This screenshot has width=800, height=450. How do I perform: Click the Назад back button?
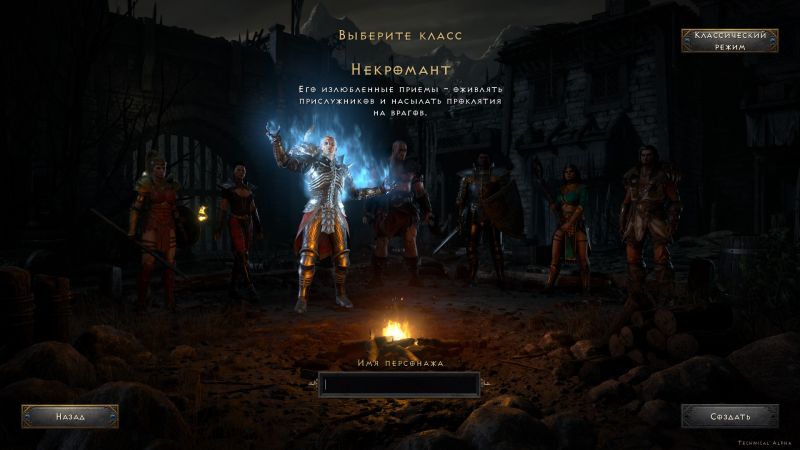[70, 416]
